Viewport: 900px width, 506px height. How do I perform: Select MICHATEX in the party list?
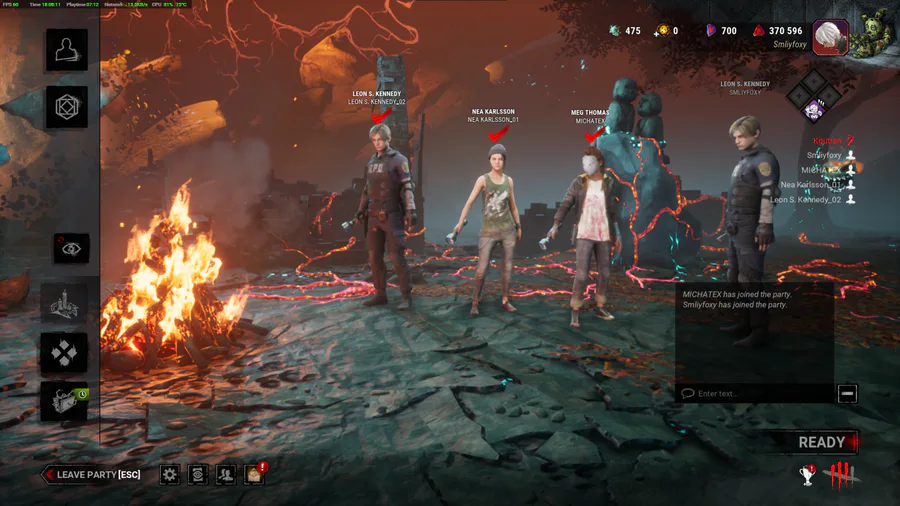tap(823, 170)
